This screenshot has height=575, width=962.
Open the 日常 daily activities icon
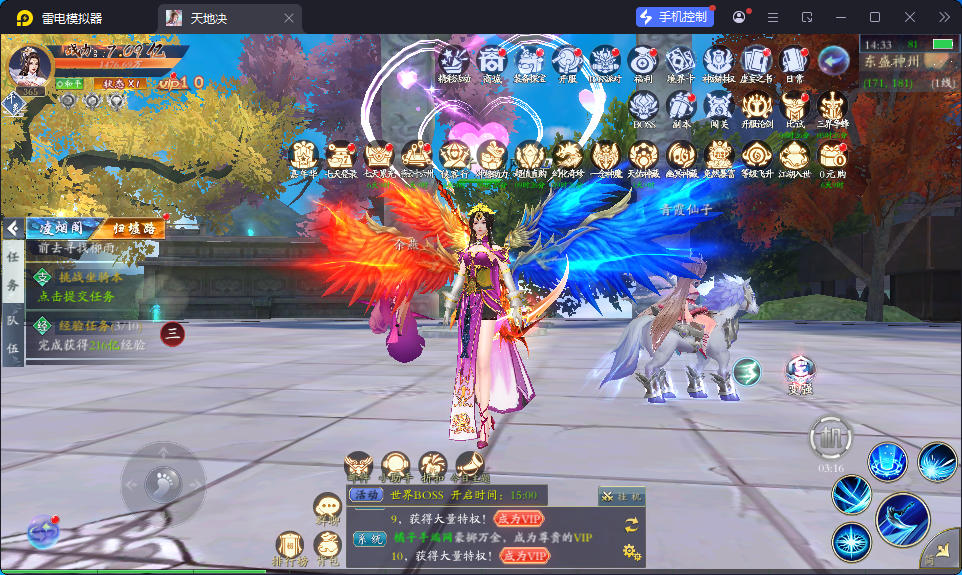tap(794, 62)
